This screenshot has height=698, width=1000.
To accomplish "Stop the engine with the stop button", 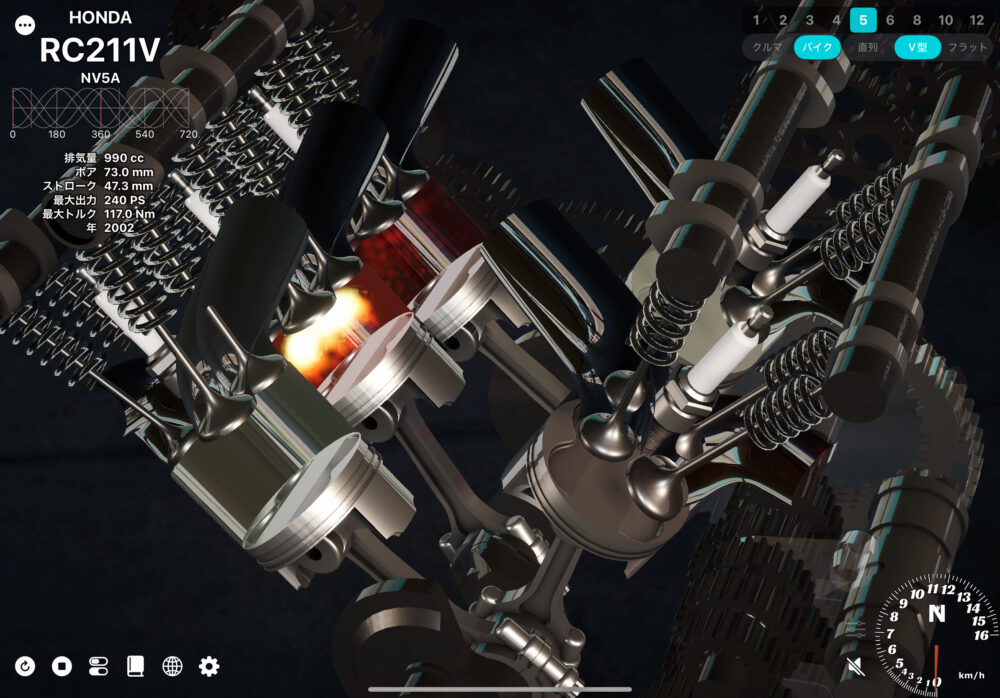I will pyautogui.click(x=62, y=666).
